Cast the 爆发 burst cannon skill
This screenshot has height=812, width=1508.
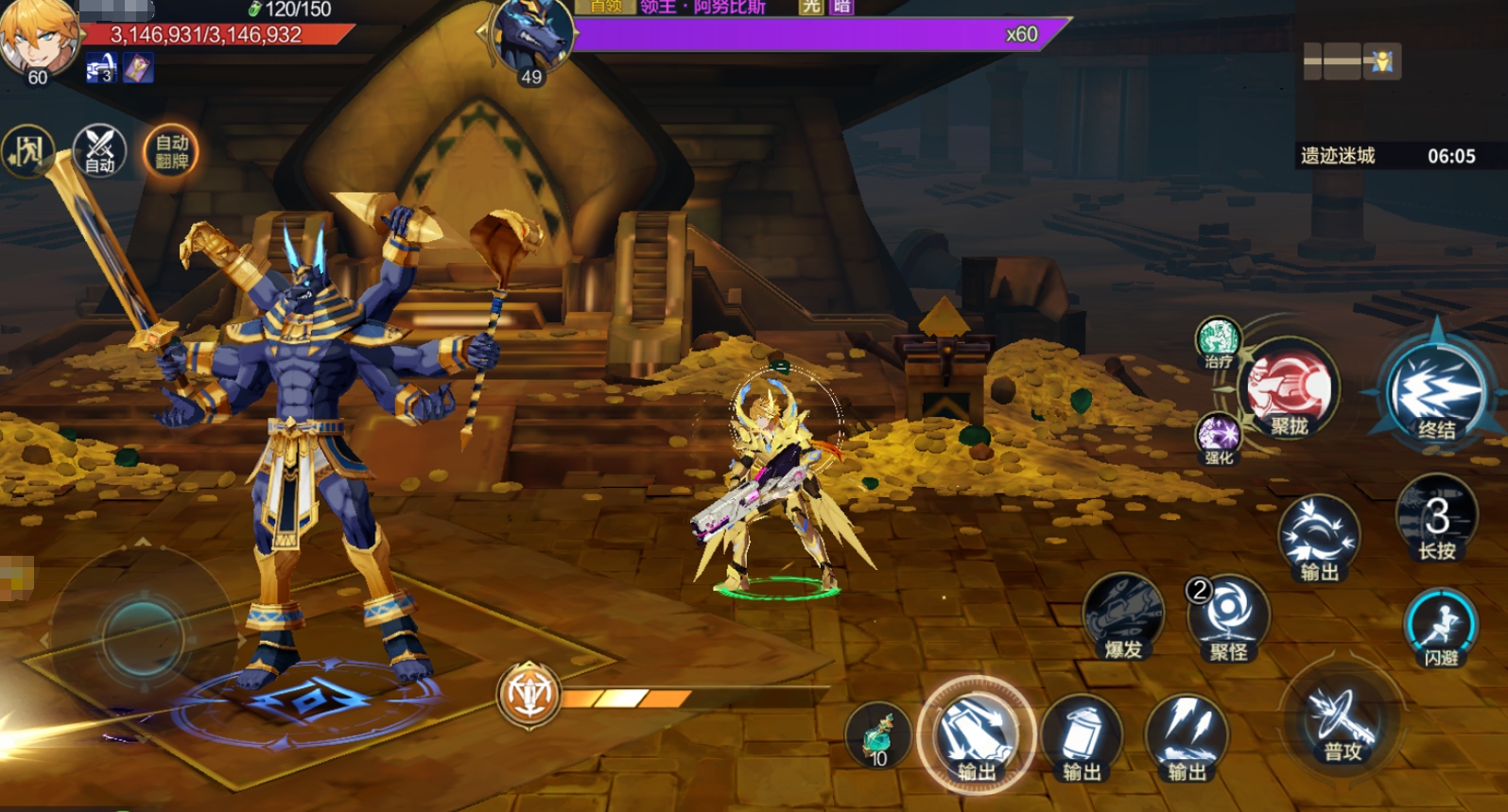coord(1123,617)
